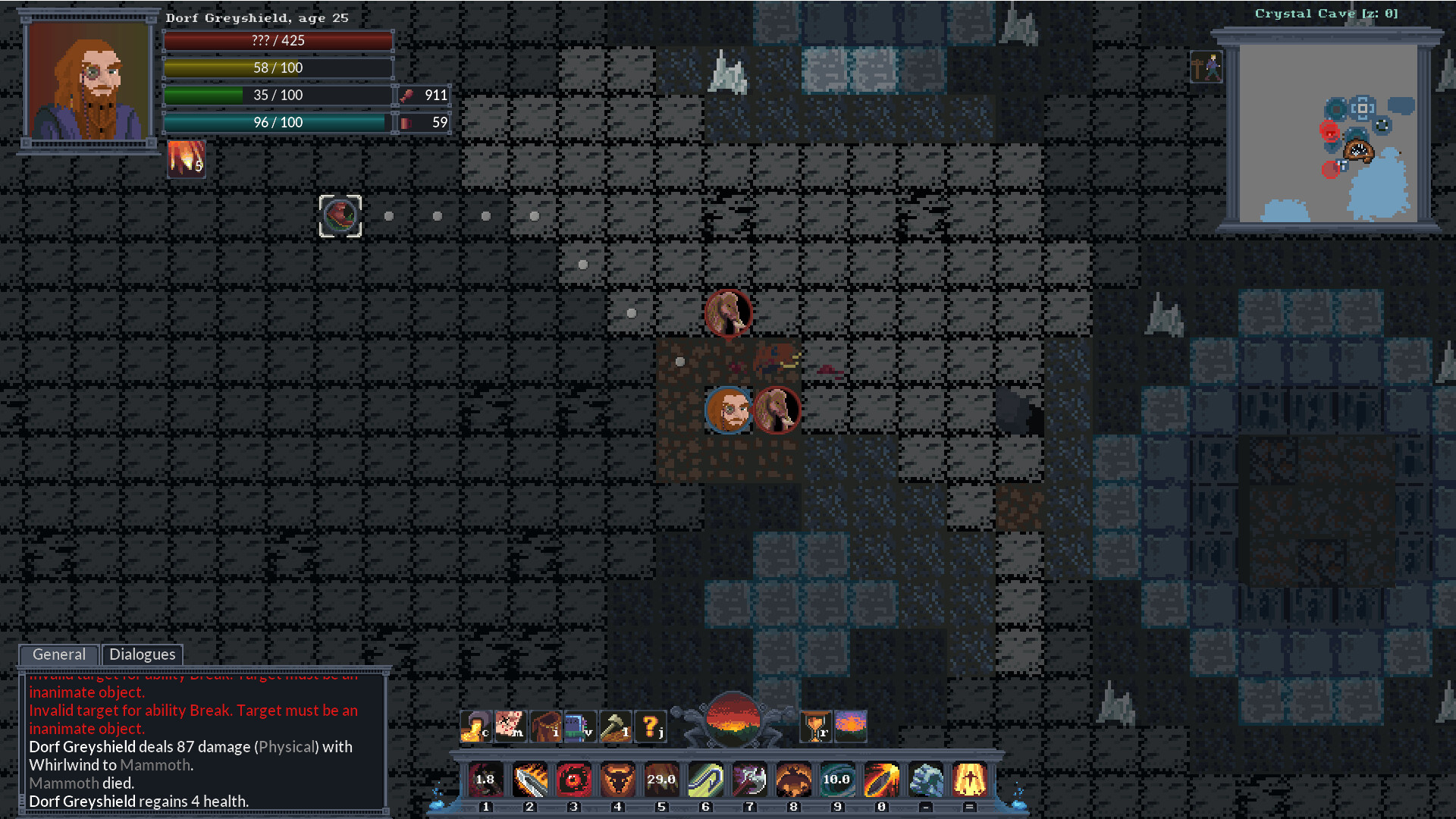The height and width of the screenshot is (819, 1456).
Task: Open the character sheet with the boot icon
Action: coord(475,726)
